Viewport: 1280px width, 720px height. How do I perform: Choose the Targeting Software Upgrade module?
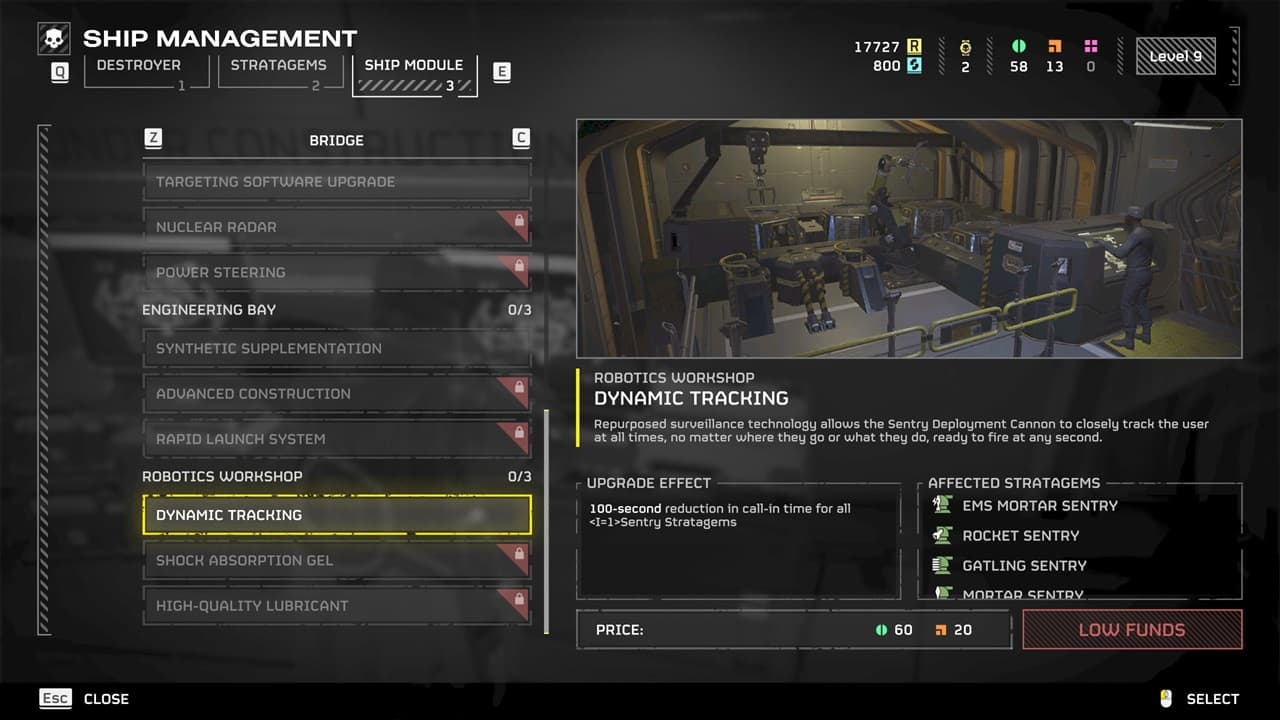click(x=336, y=182)
